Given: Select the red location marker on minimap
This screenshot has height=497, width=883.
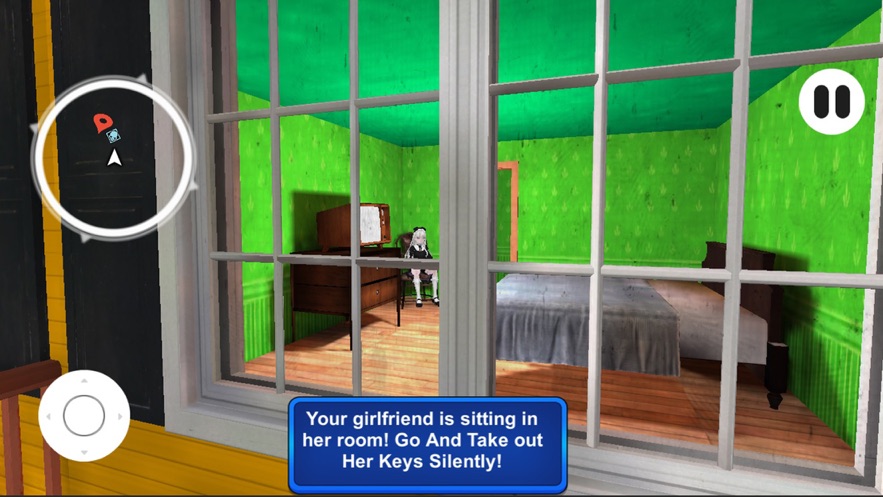Looking at the screenshot, I should 101,123.
